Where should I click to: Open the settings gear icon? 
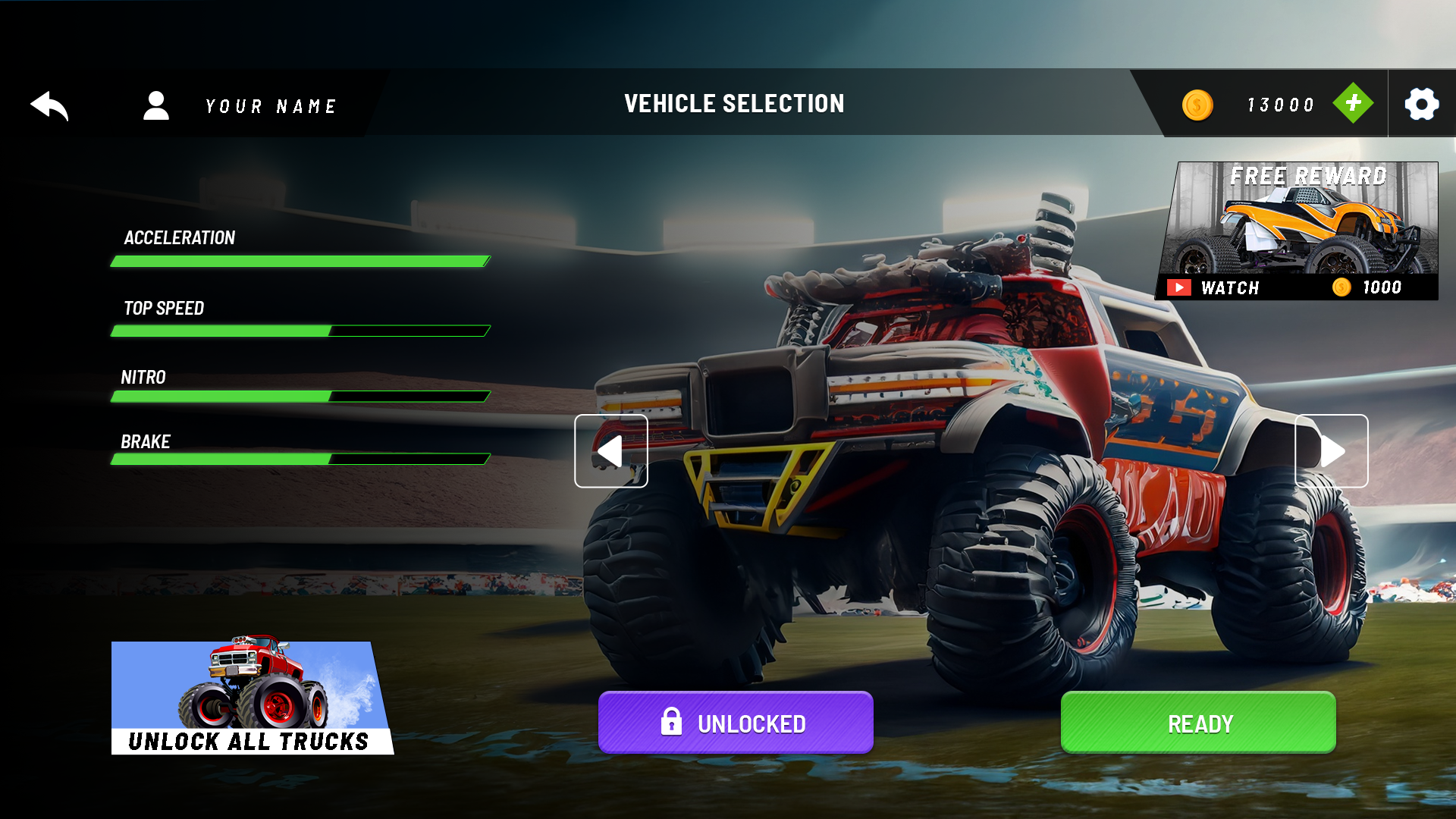[x=1421, y=105]
